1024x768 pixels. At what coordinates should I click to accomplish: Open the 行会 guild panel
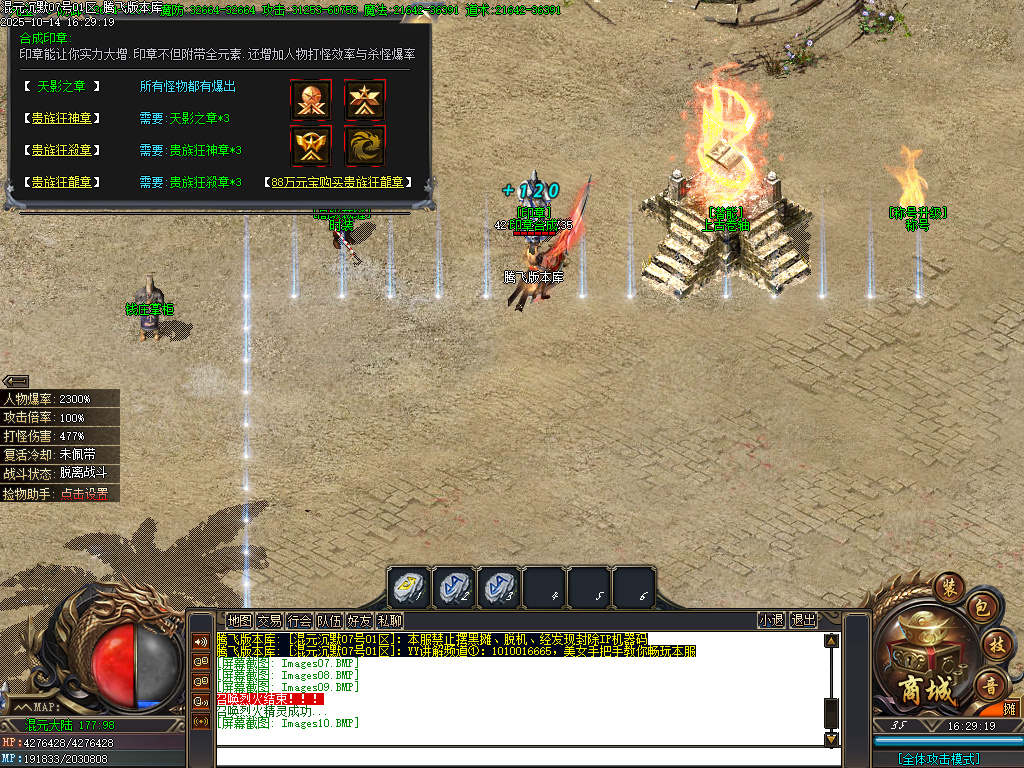(x=299, y=620)
